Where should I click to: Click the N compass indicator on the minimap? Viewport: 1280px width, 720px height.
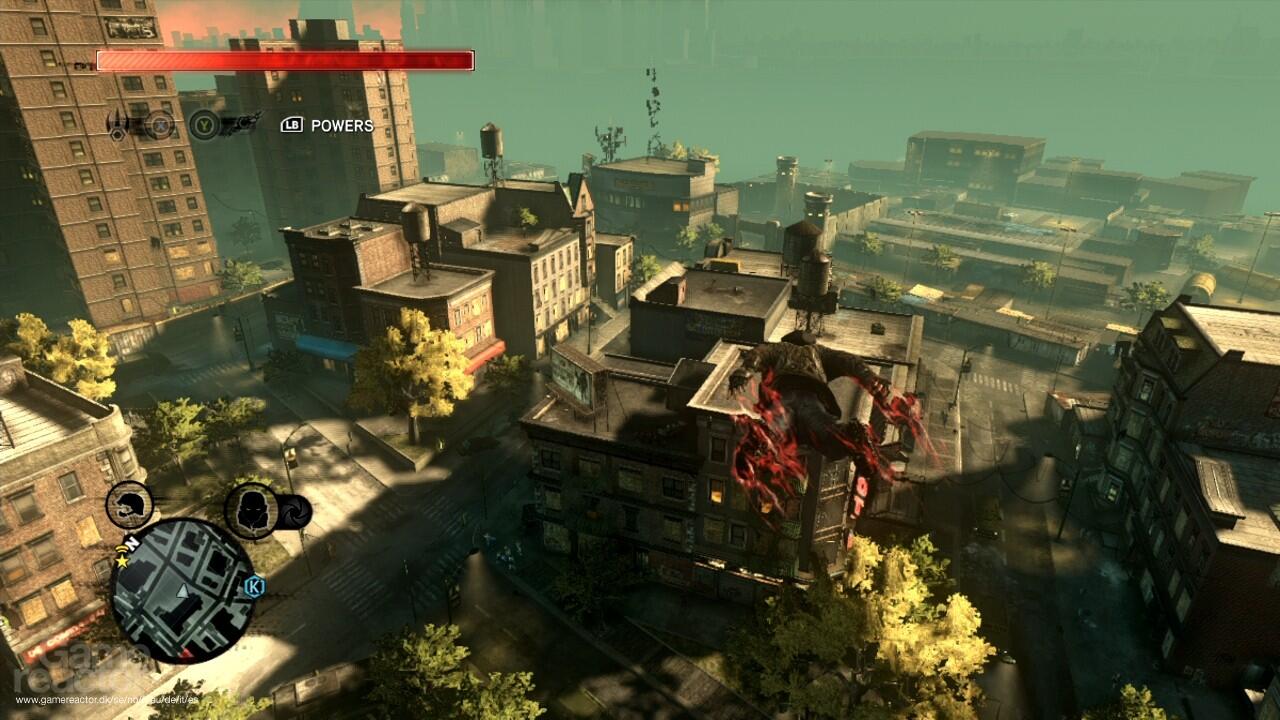coord(132,541)
